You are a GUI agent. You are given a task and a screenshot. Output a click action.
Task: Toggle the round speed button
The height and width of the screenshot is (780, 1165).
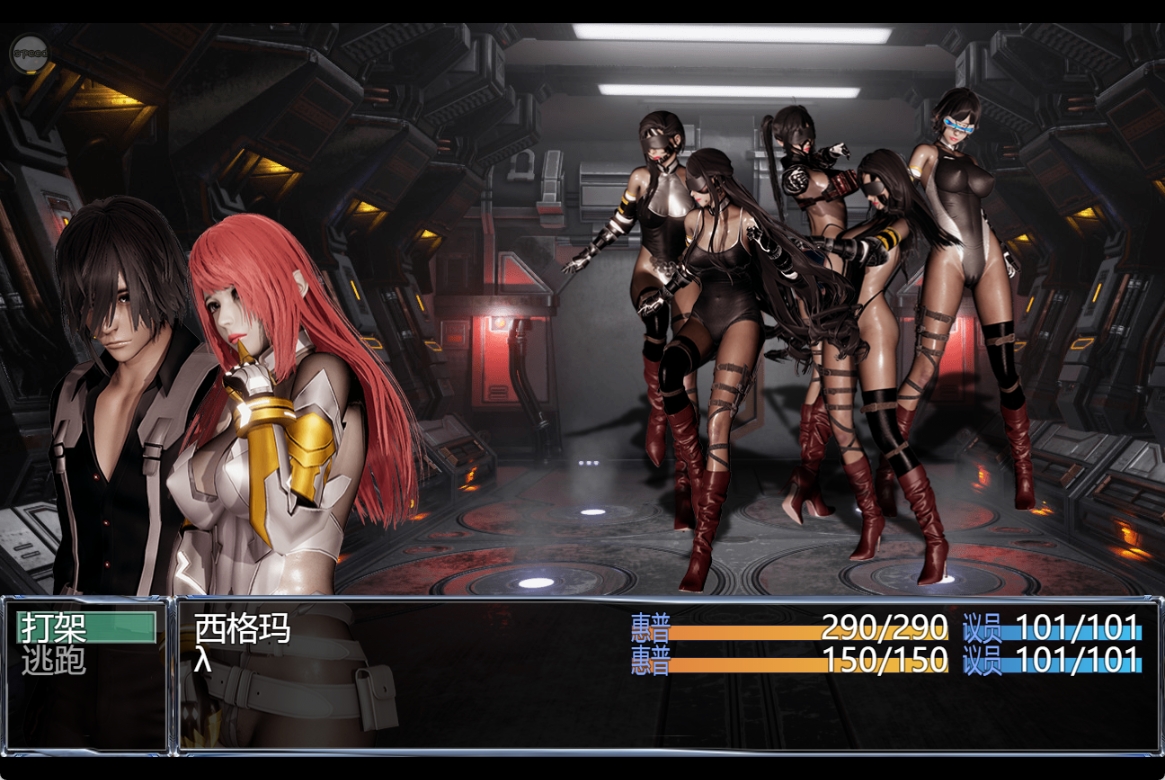click(x=29, y=53)
